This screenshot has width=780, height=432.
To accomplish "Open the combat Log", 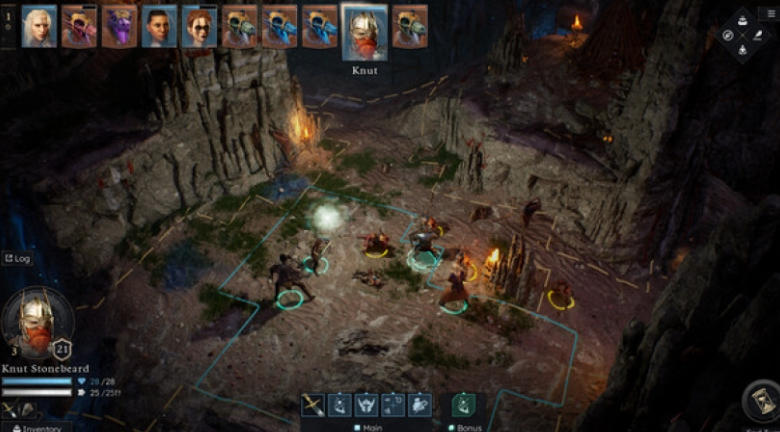I will tap(17, 259).
